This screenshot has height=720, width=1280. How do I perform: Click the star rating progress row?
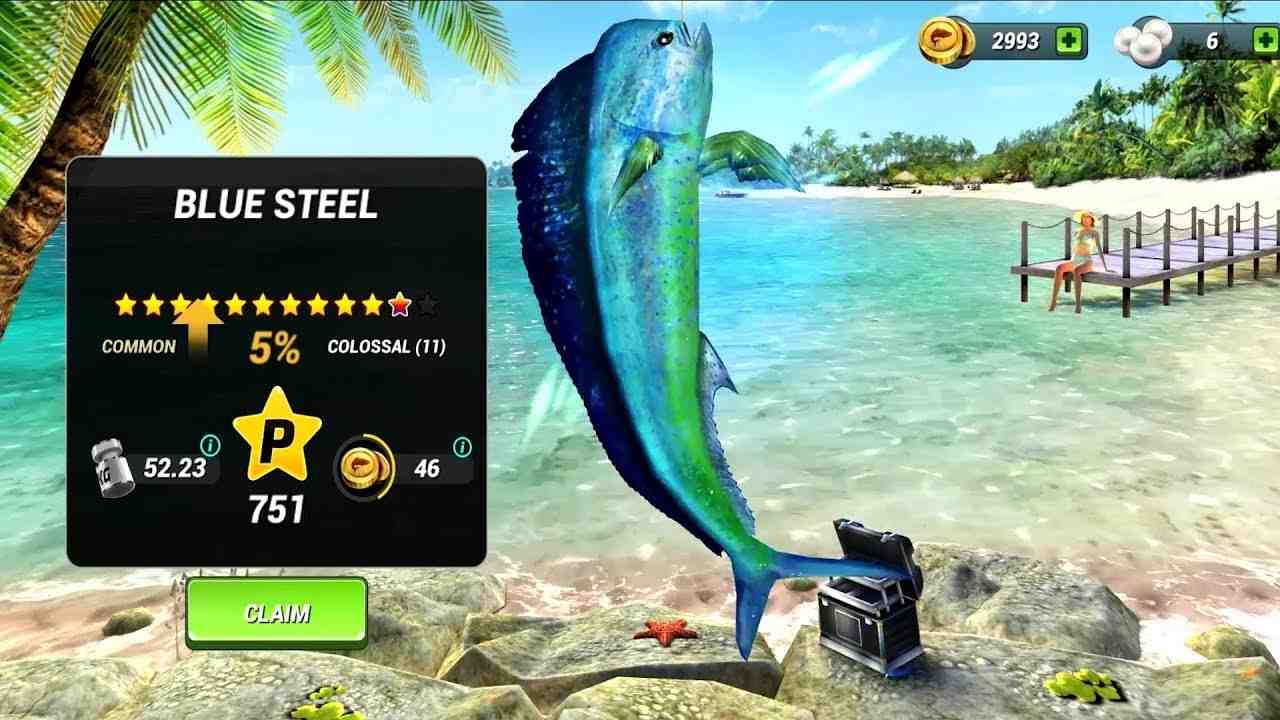tap(270, 300)
